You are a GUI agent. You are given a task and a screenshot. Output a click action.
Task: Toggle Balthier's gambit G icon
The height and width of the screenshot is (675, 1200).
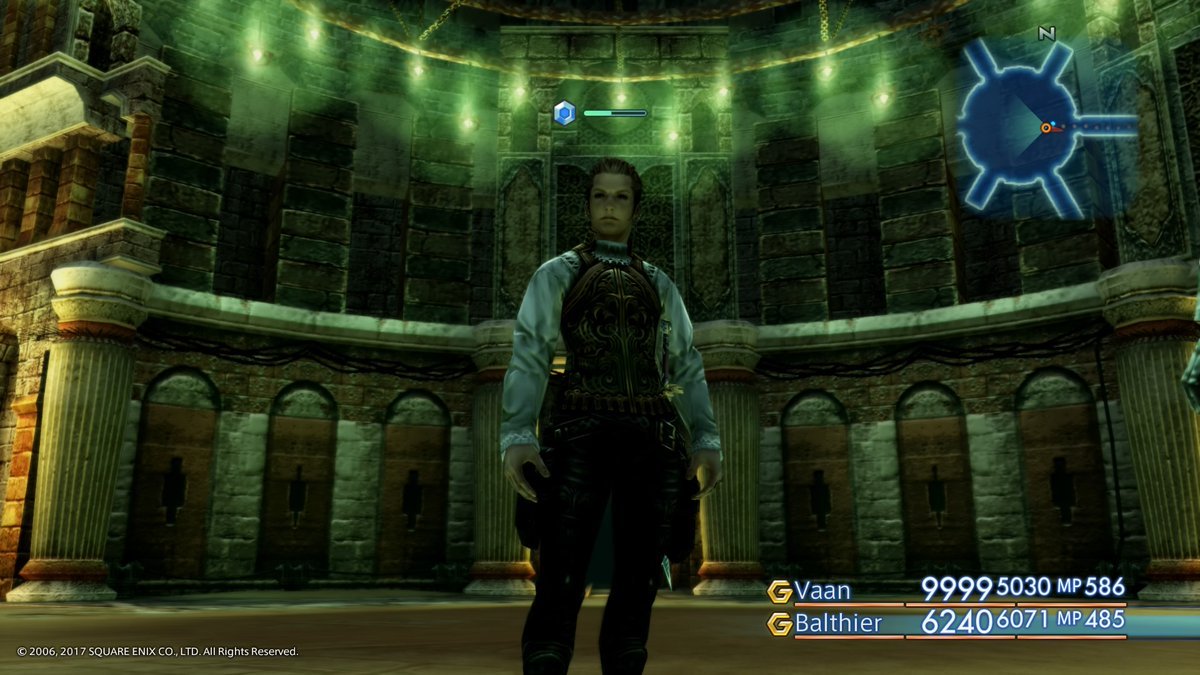779,624
